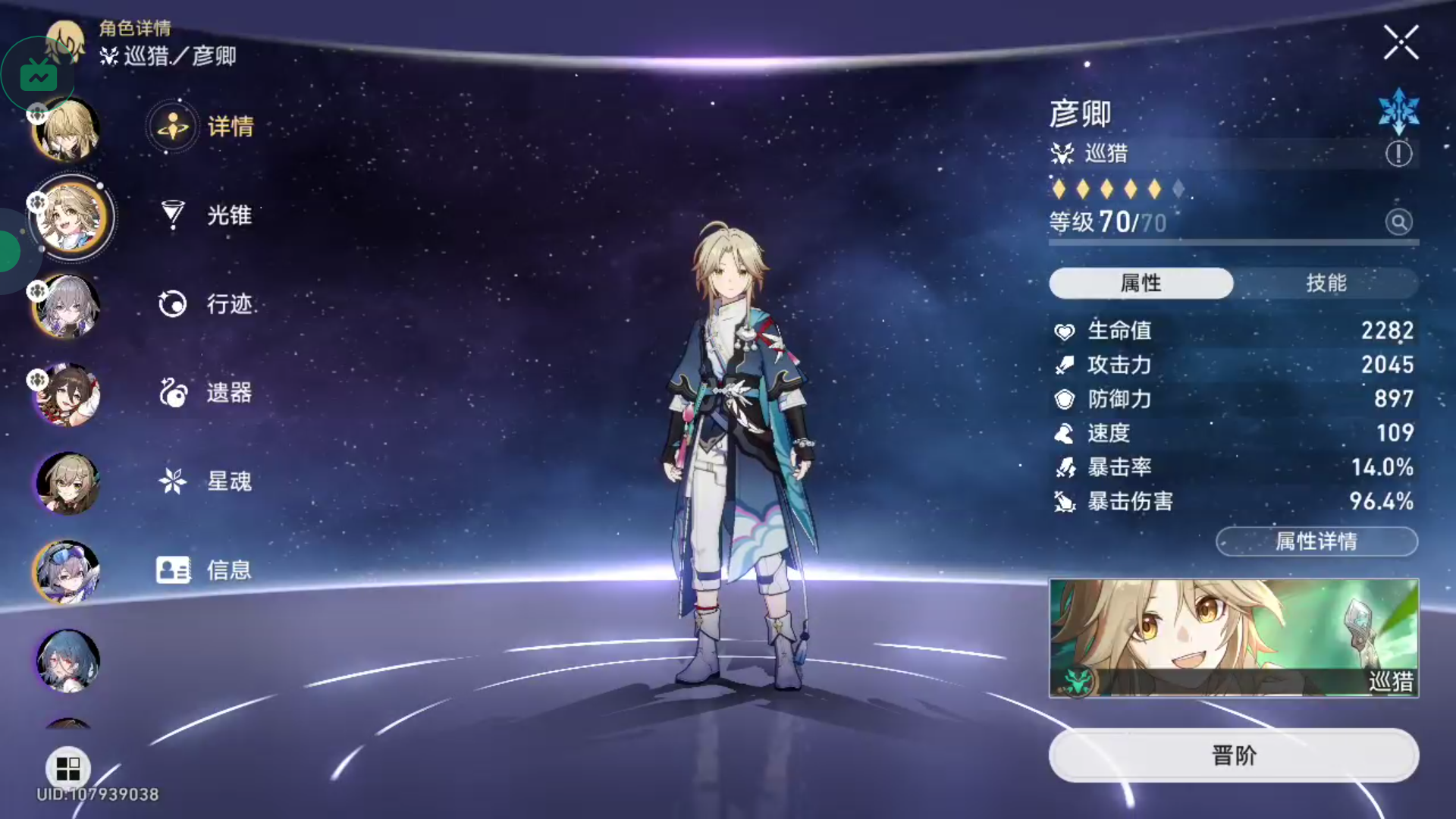This screenshot has height=819, width=1456.
Task: Switch to the 属性 attributes tab
Action: click(x=1141, y=283)
